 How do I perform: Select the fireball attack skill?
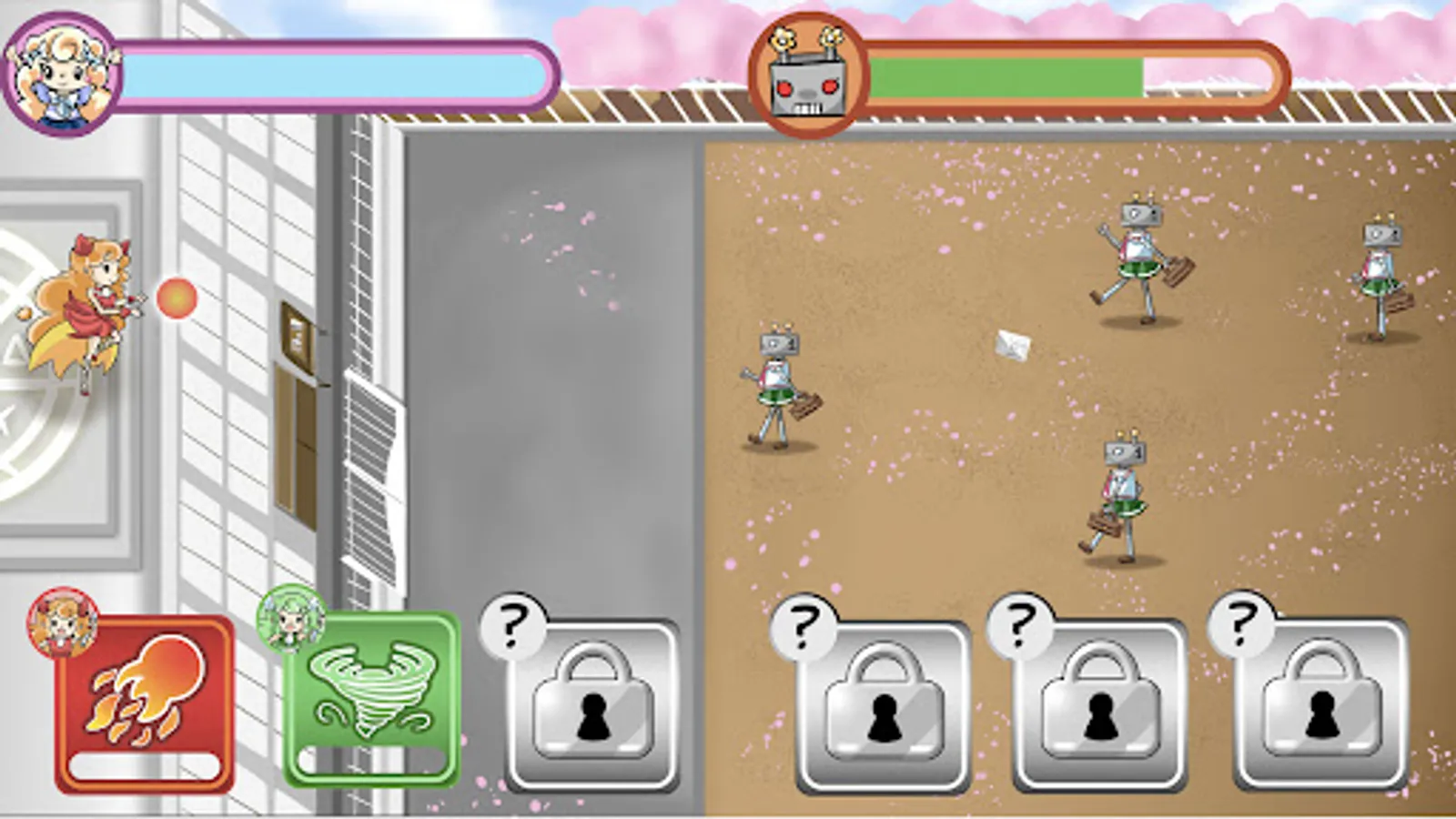148,701
